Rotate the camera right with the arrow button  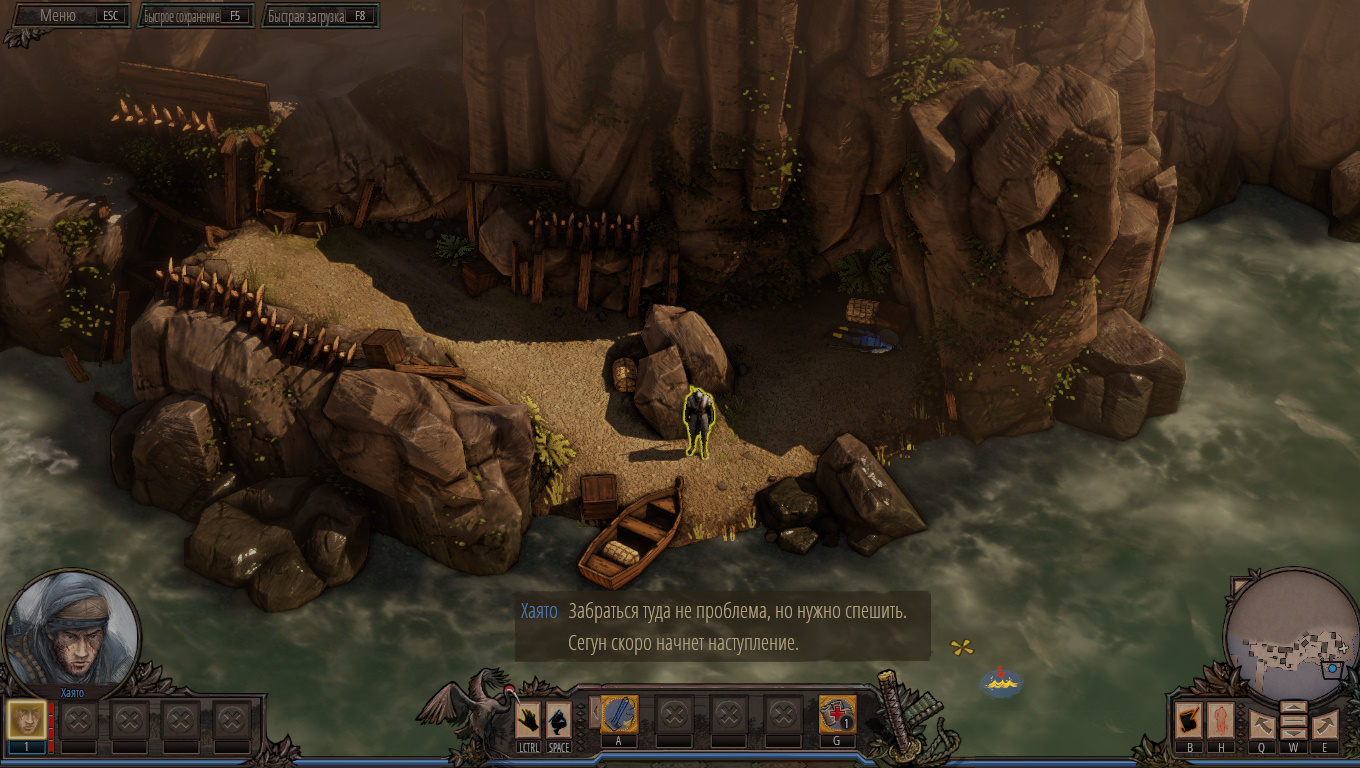[1324, 723]
